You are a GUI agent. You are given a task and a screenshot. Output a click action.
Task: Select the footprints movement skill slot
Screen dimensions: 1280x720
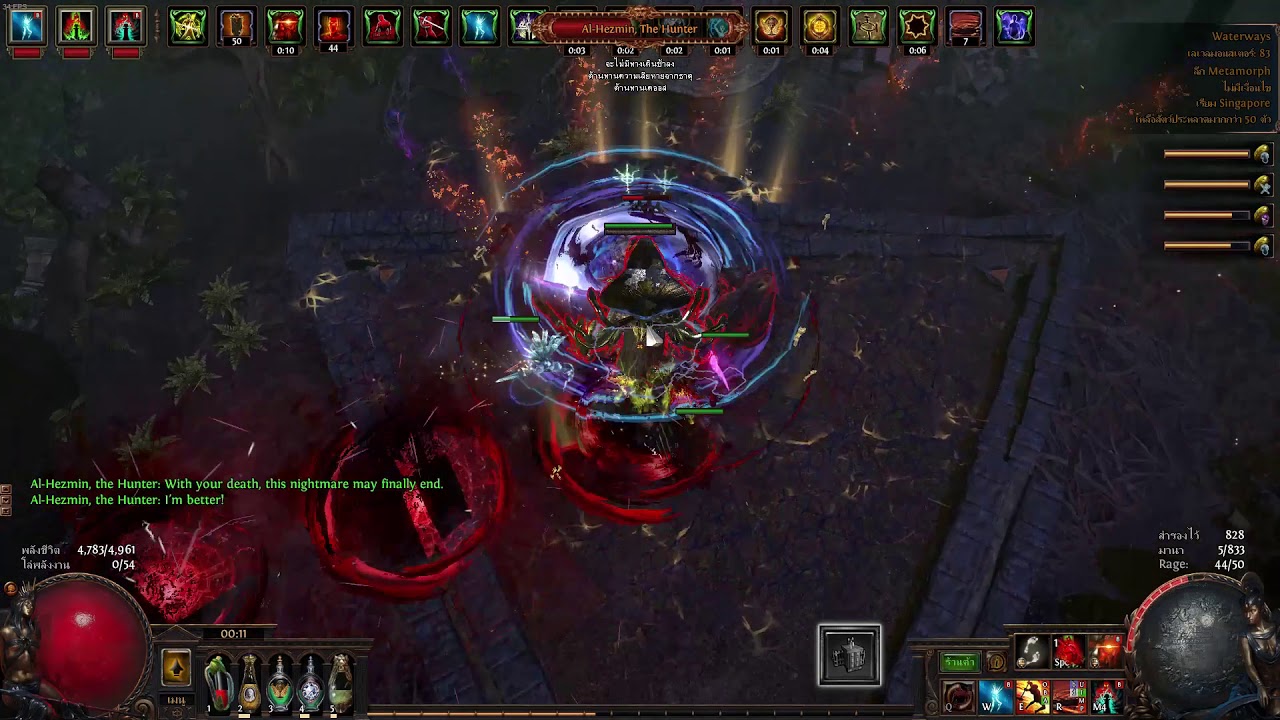tap(1032, 652)
